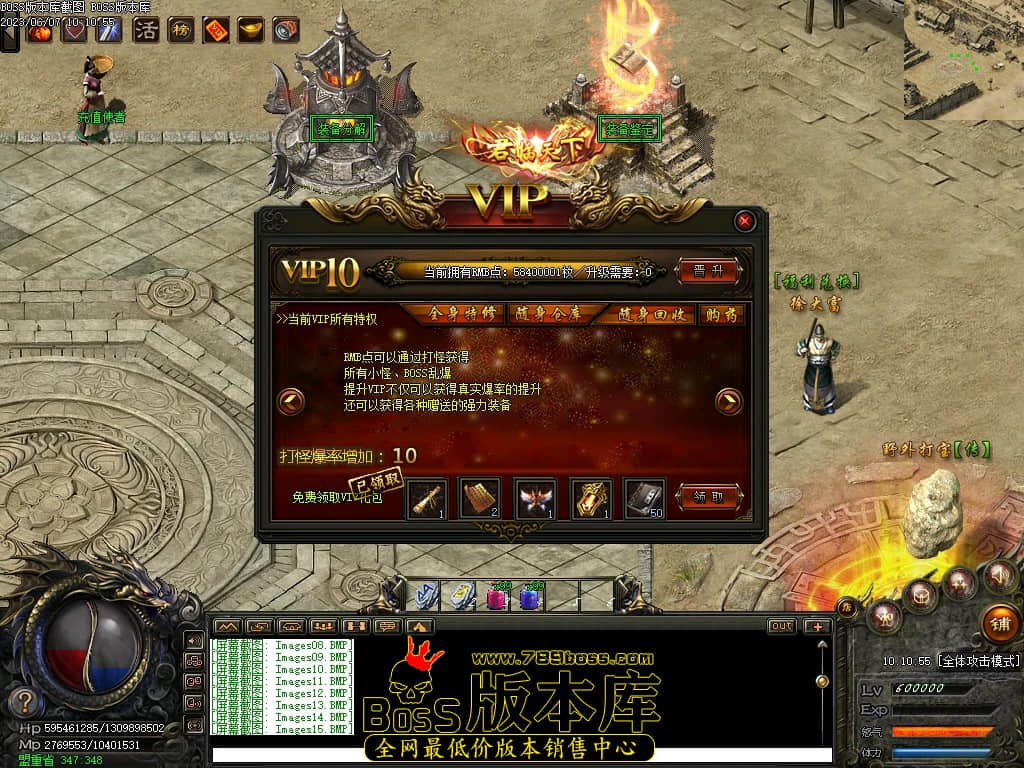Open the 活 activity icon in top bar
This screenshot has height=768, width=1024.
(146, 30)
